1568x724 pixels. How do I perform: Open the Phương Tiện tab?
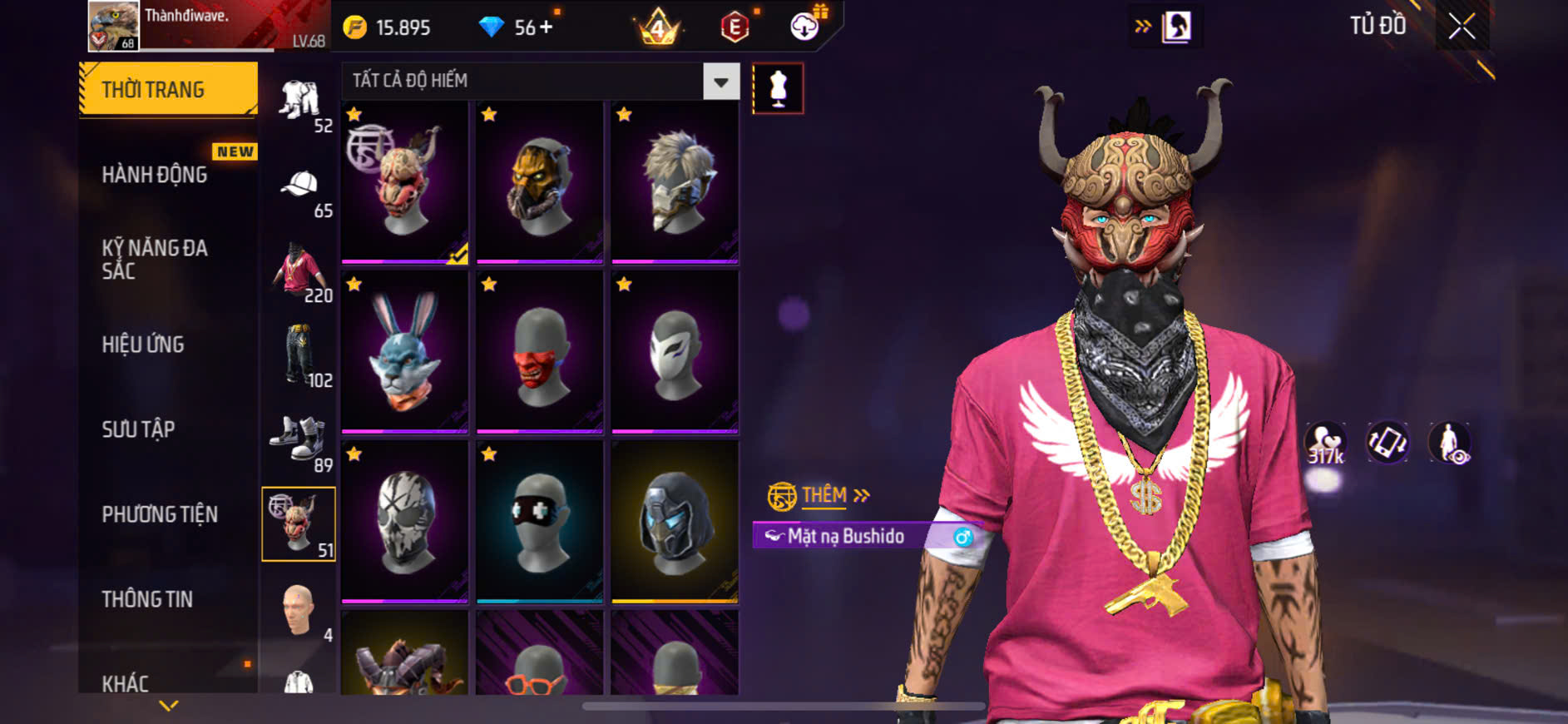160,514
